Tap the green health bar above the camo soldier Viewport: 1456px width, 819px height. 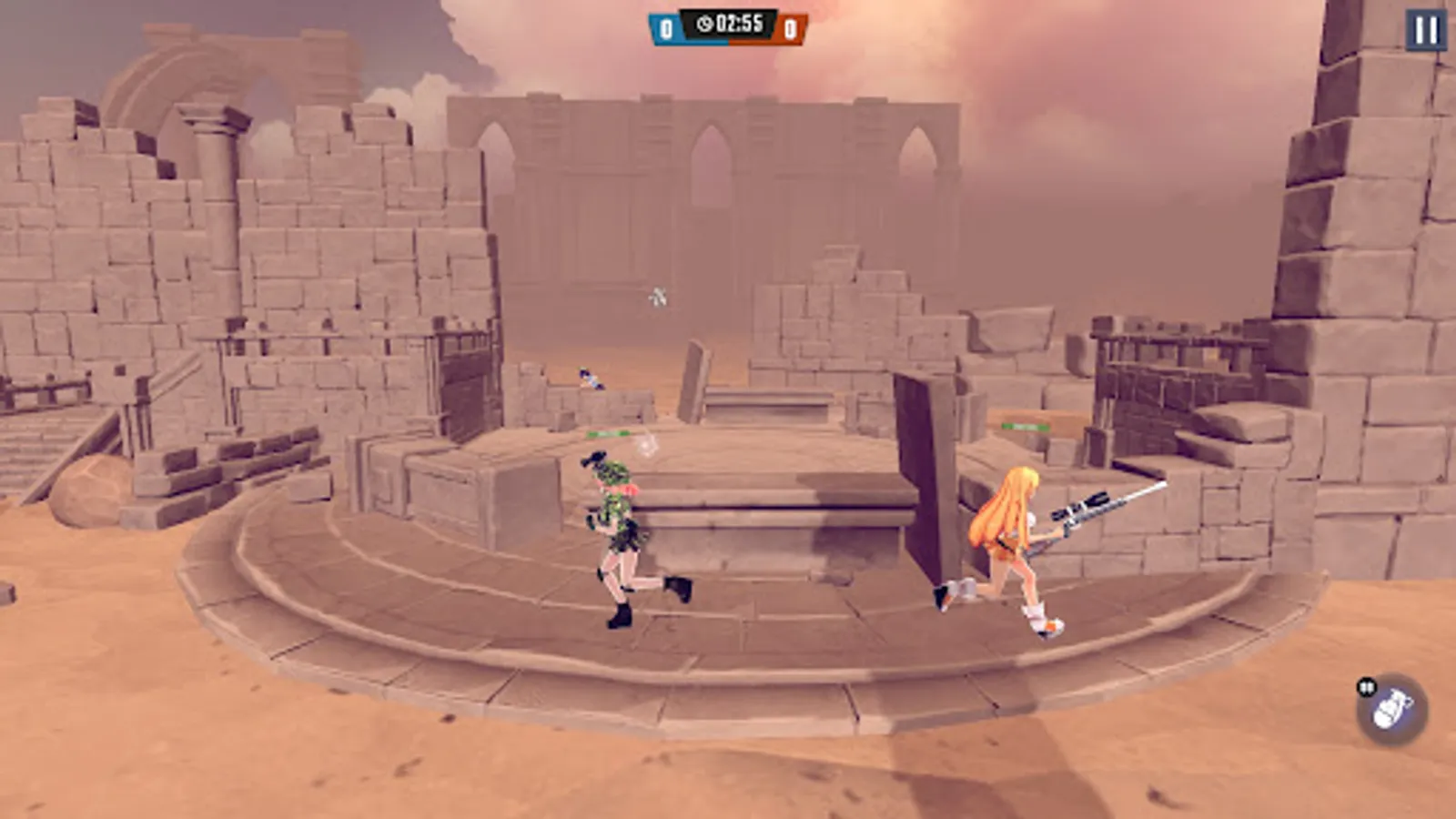click(608, 434)
